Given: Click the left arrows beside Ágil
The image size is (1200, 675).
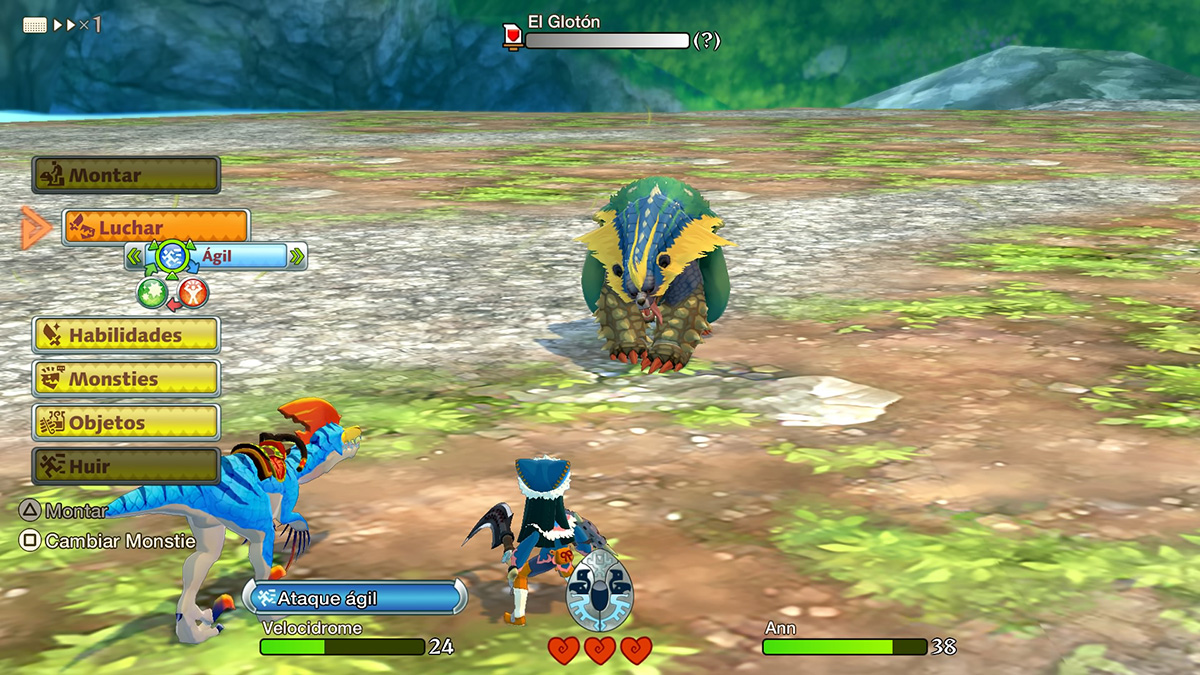Looking at the screenshot, I should click(134, 256).
